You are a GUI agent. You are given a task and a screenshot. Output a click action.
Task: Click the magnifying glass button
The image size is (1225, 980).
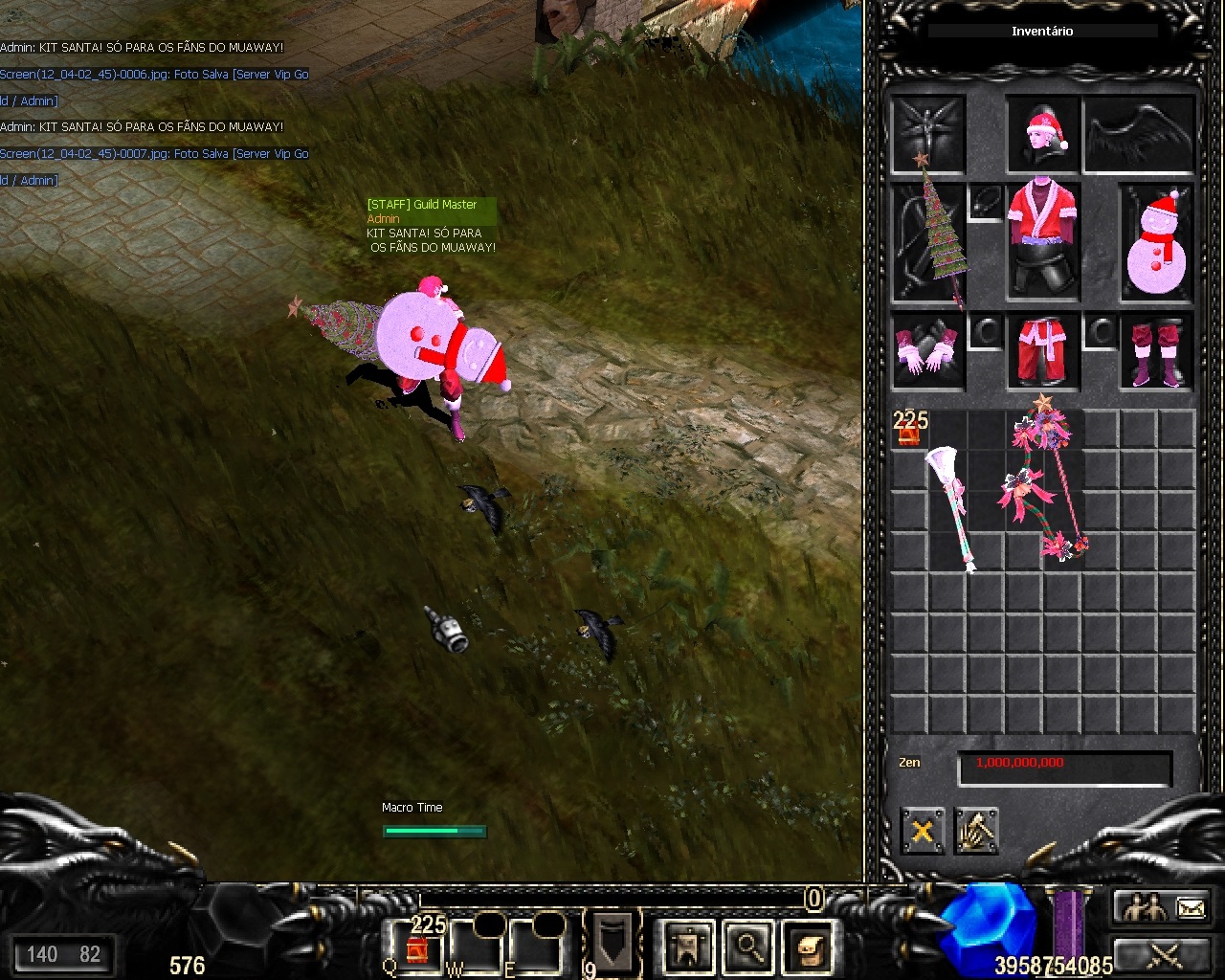(748, 946)
